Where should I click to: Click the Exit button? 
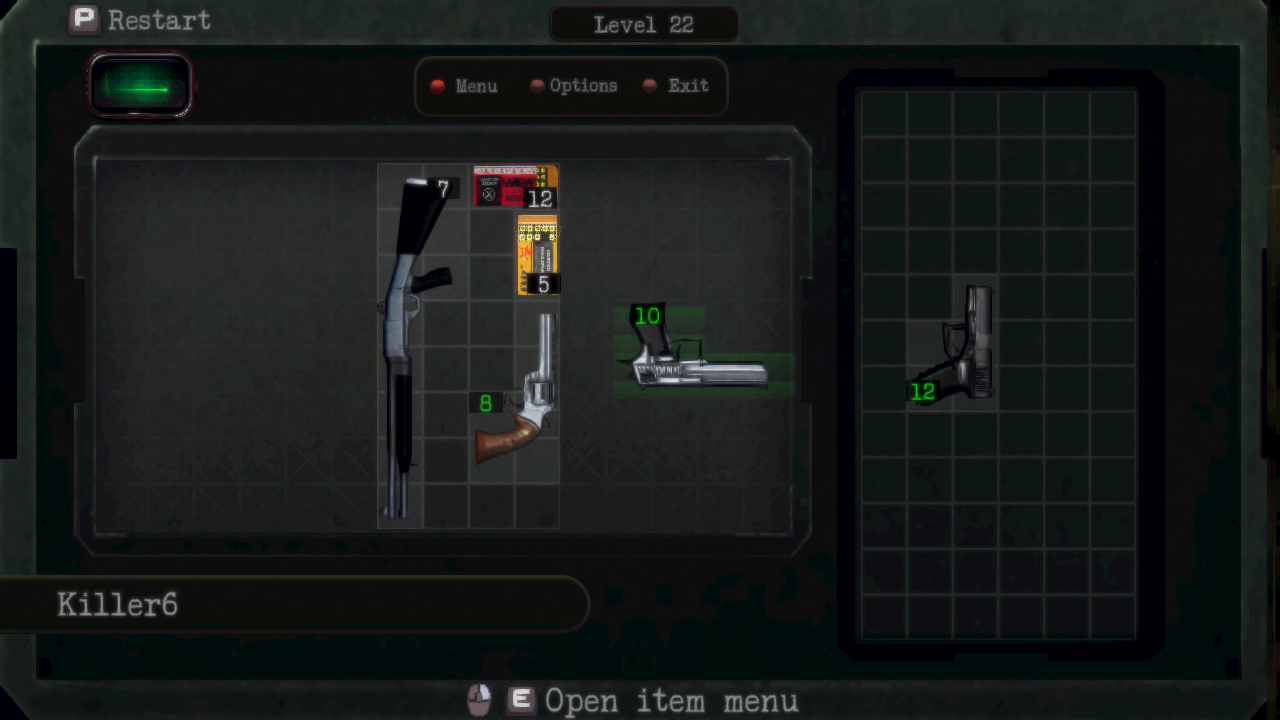677,86
